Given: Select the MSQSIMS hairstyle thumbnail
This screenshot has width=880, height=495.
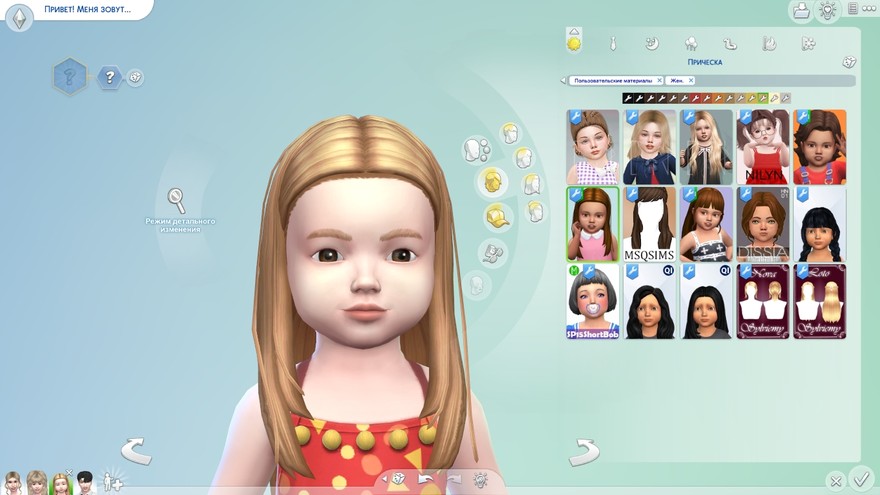Looking at the screenshot, I should coord(649,224).
